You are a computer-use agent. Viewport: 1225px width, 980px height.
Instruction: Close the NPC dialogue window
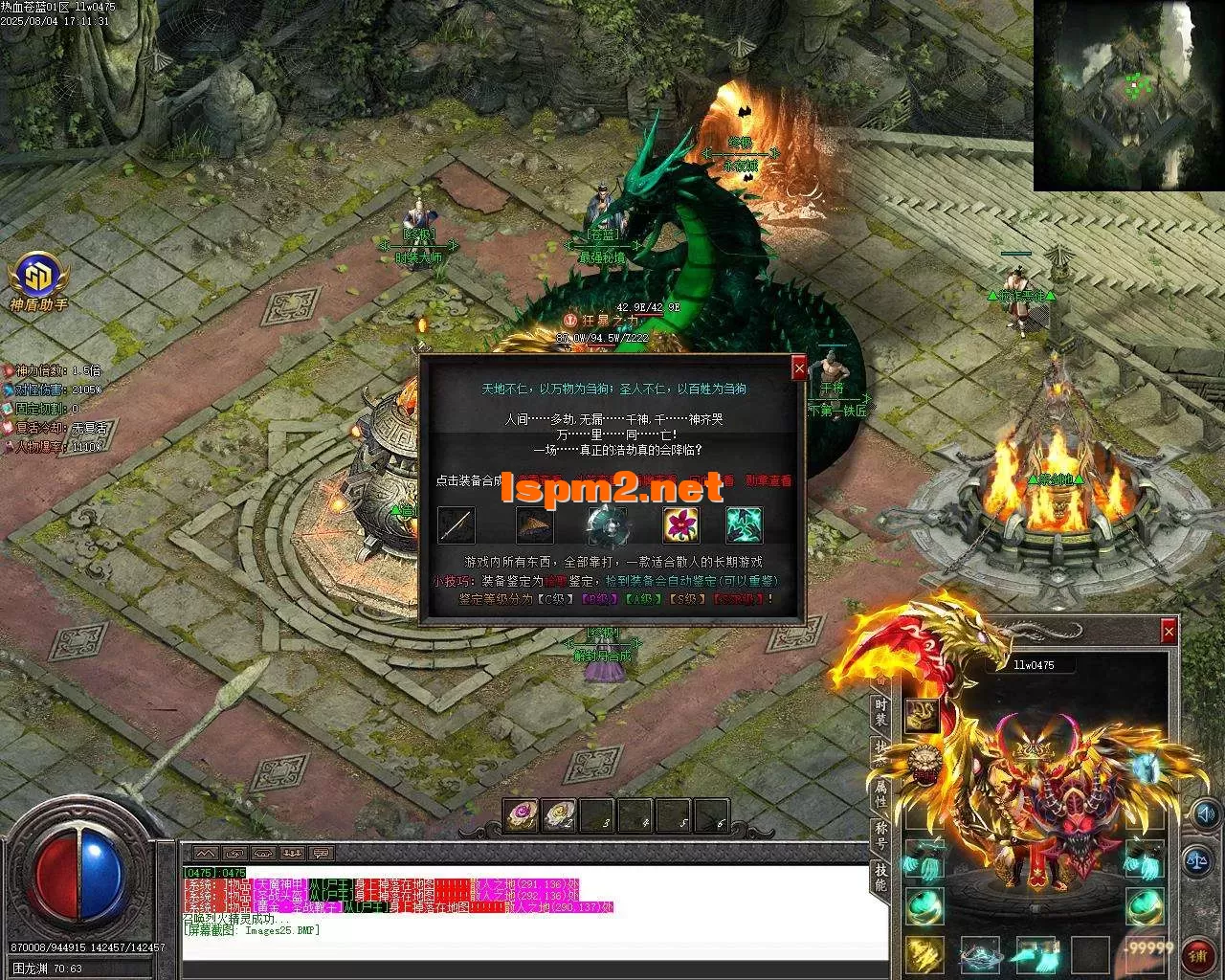pos(799,367)
